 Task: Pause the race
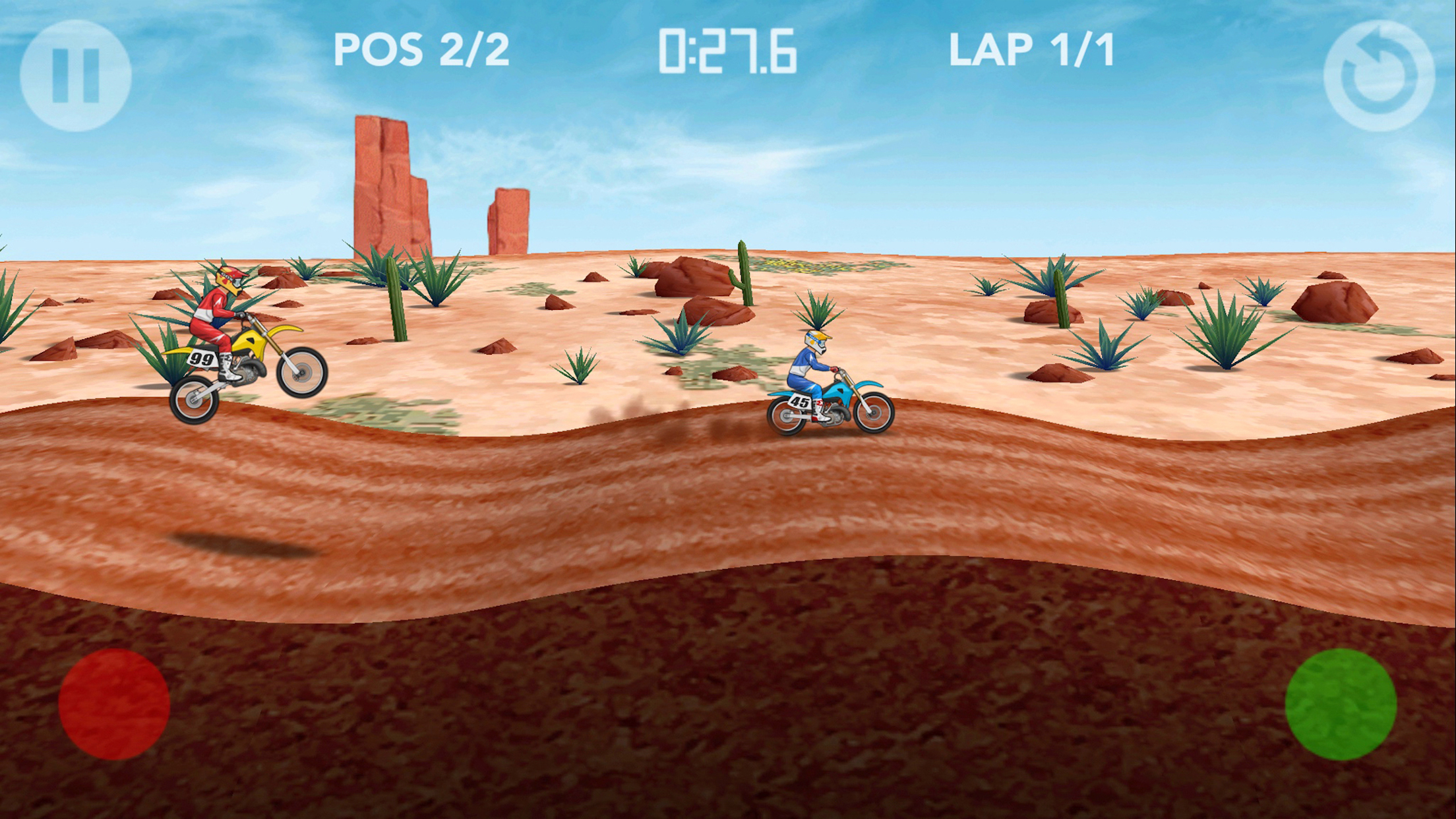coord(75,75)
